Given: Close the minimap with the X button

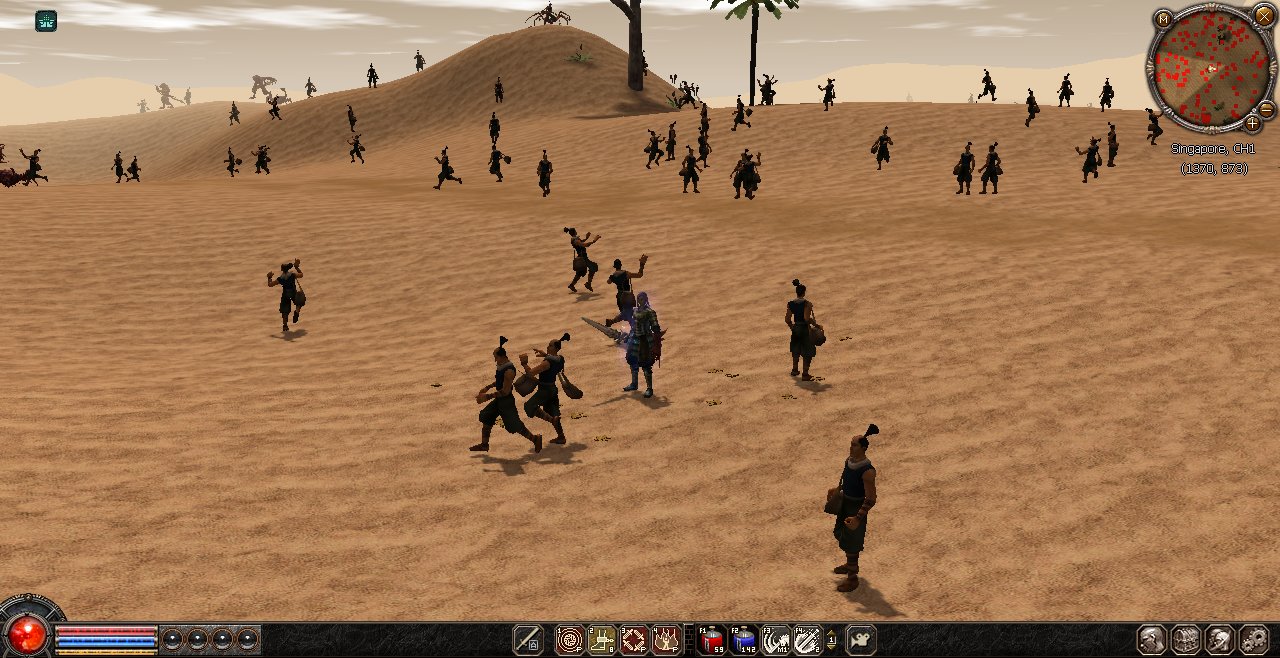Looking at the screenshot, I should (x=1264, y=14).
